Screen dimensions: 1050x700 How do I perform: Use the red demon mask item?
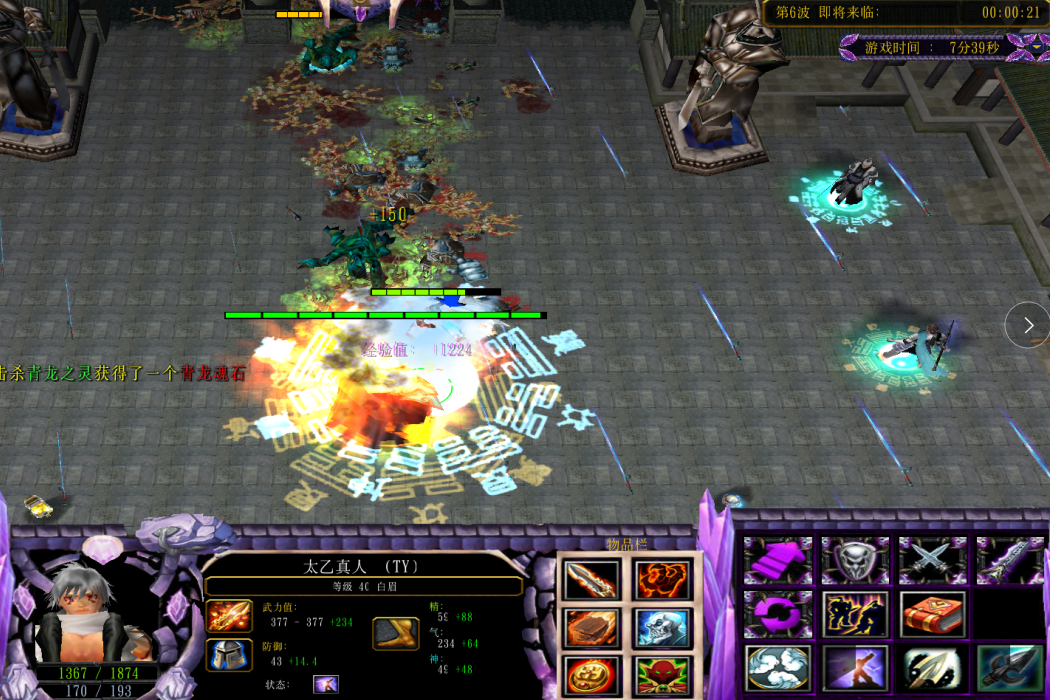click(x=662, y=674)
